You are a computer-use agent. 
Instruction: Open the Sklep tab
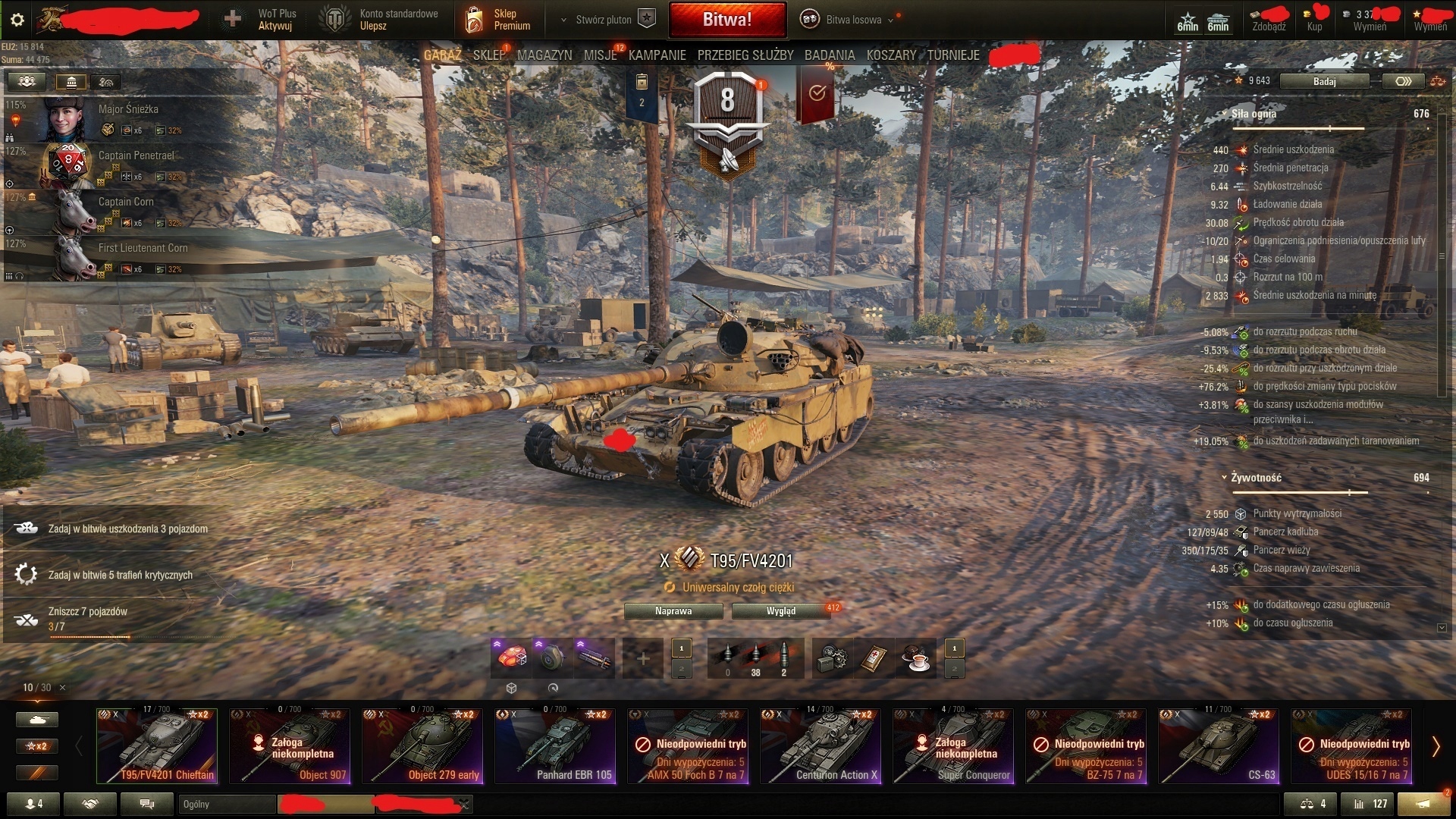(x=488, y=55)
